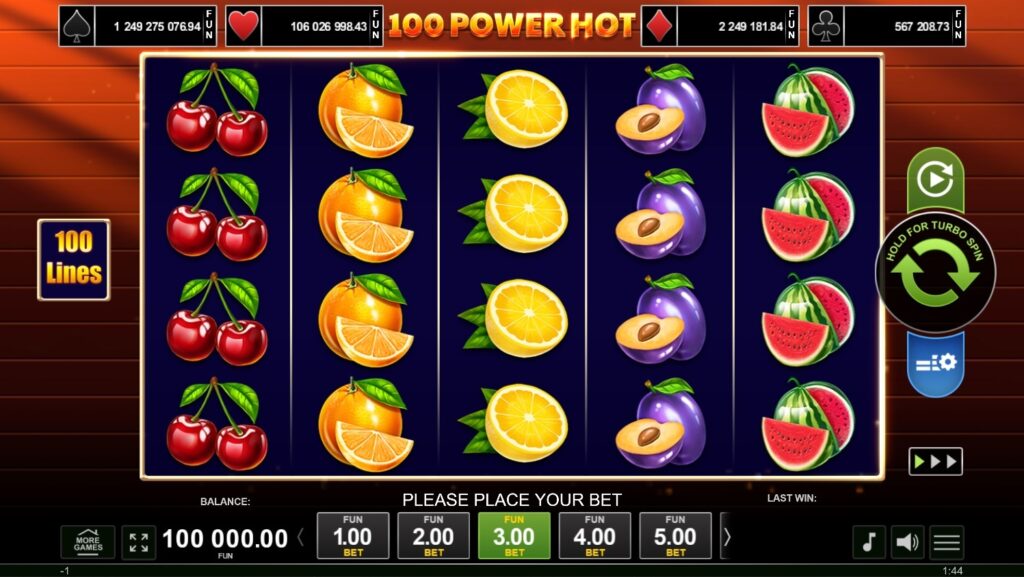Choose the 2.00 FUN bet
The width and height of the screenshot is (1024, 577).
click(x=433, y=536)
